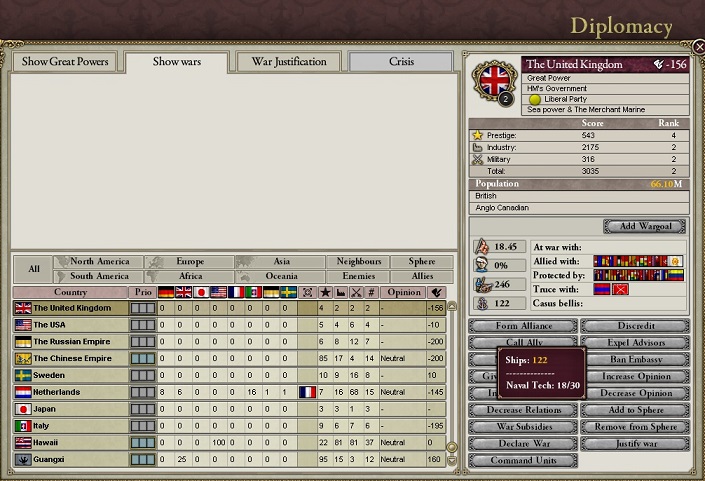Image resolution: width=705 pixels, height=481 pixels.
Task: Switch to the Show Great Powers tab
Action: [x=67, y=62]
